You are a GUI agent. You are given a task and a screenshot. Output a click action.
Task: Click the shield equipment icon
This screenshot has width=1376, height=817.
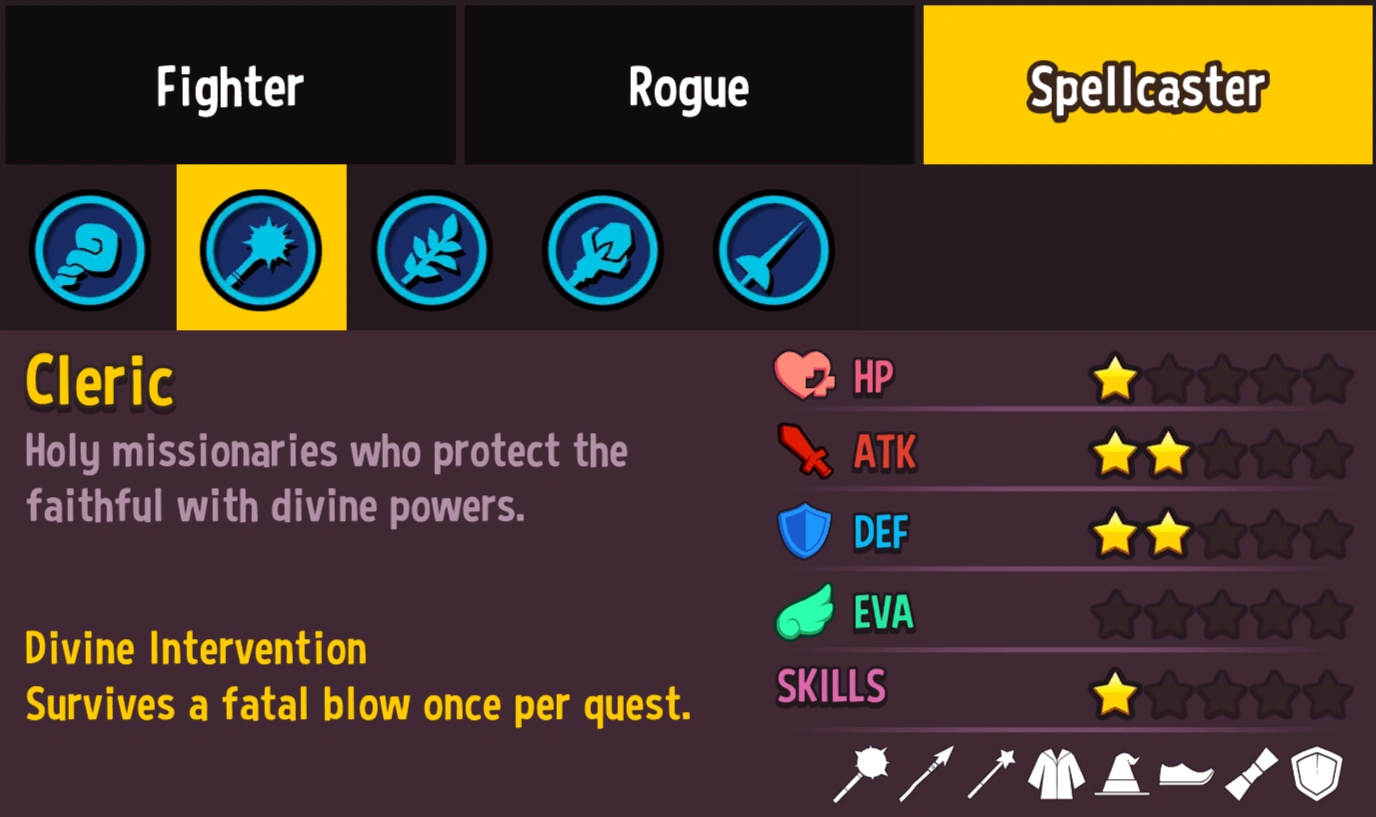pos(1317,772)
